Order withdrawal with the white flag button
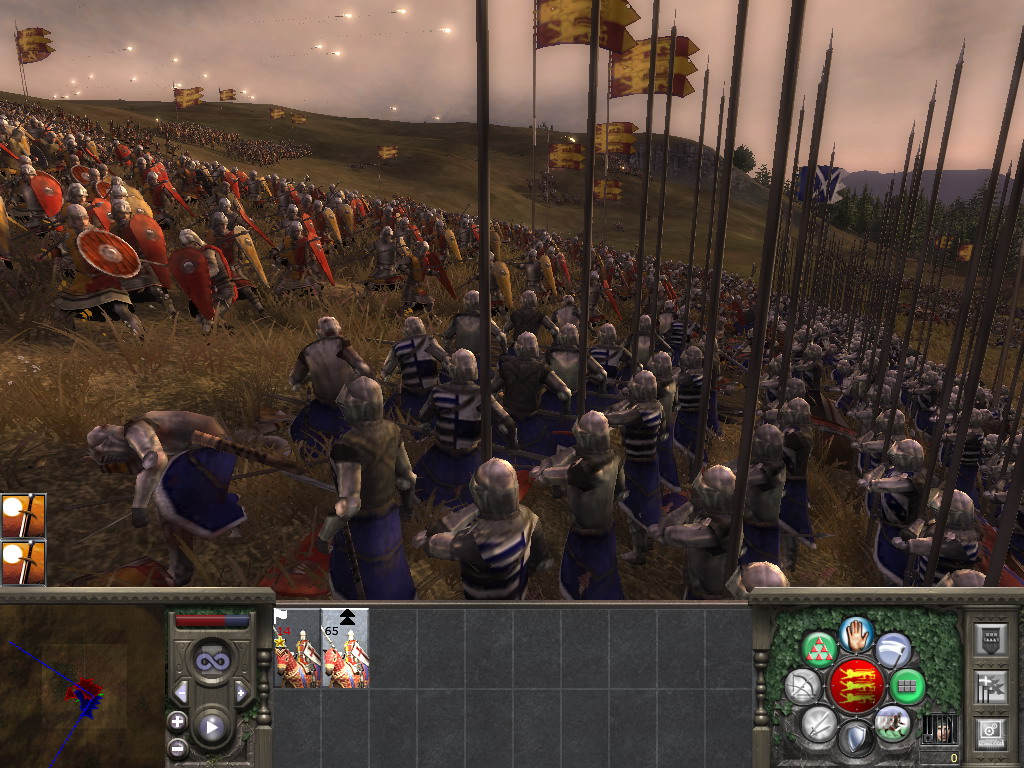The height and width of the screenshot is (768, 1024). 893,651
